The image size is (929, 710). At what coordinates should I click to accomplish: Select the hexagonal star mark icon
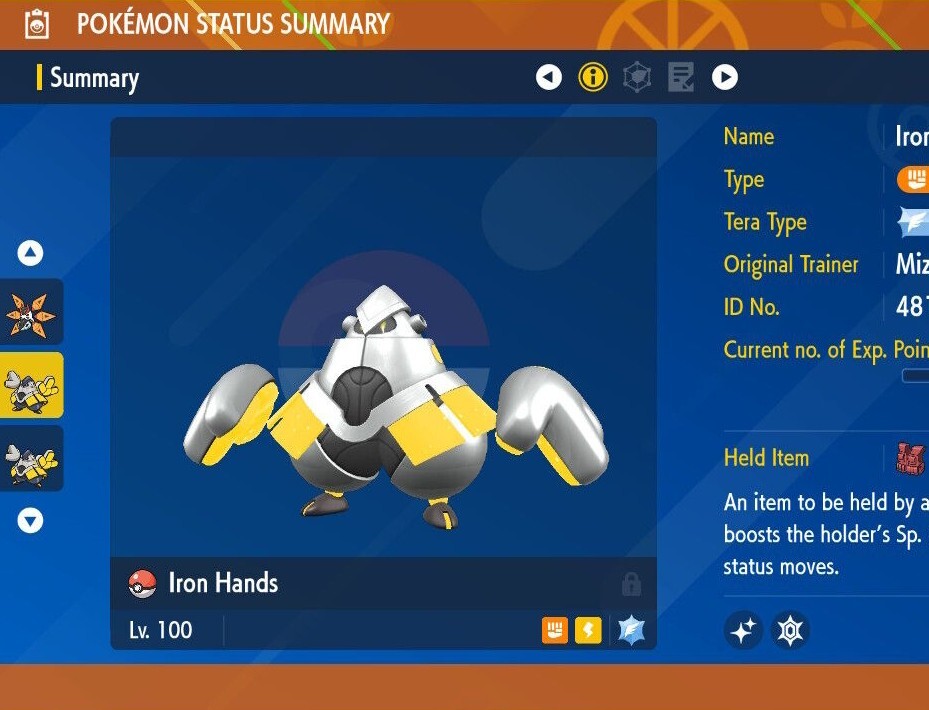pyautogui.click(x=790, y=631)
